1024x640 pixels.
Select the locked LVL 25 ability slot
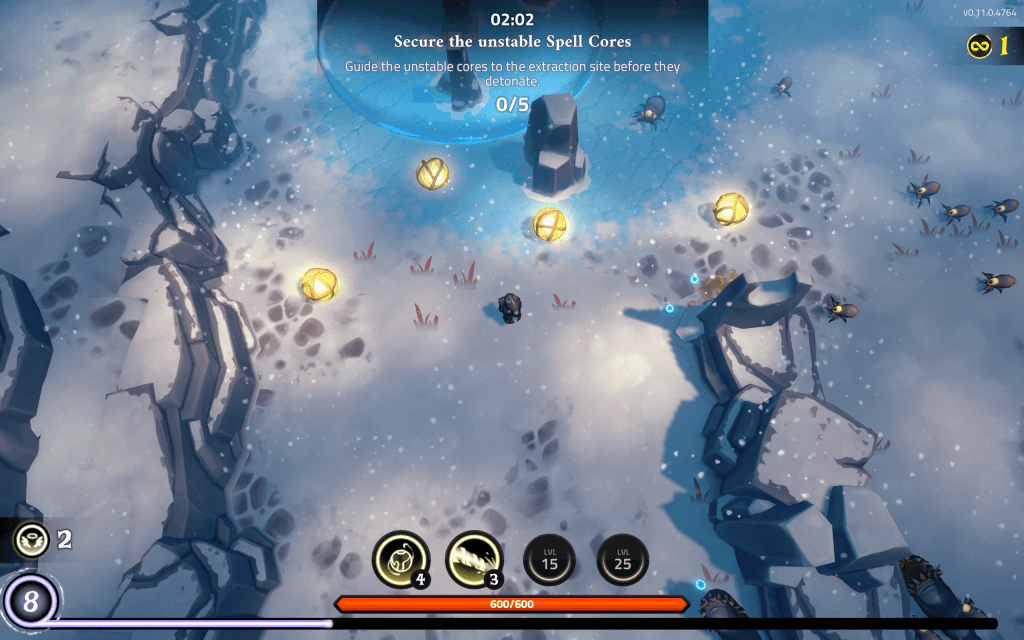coord(623,559)
